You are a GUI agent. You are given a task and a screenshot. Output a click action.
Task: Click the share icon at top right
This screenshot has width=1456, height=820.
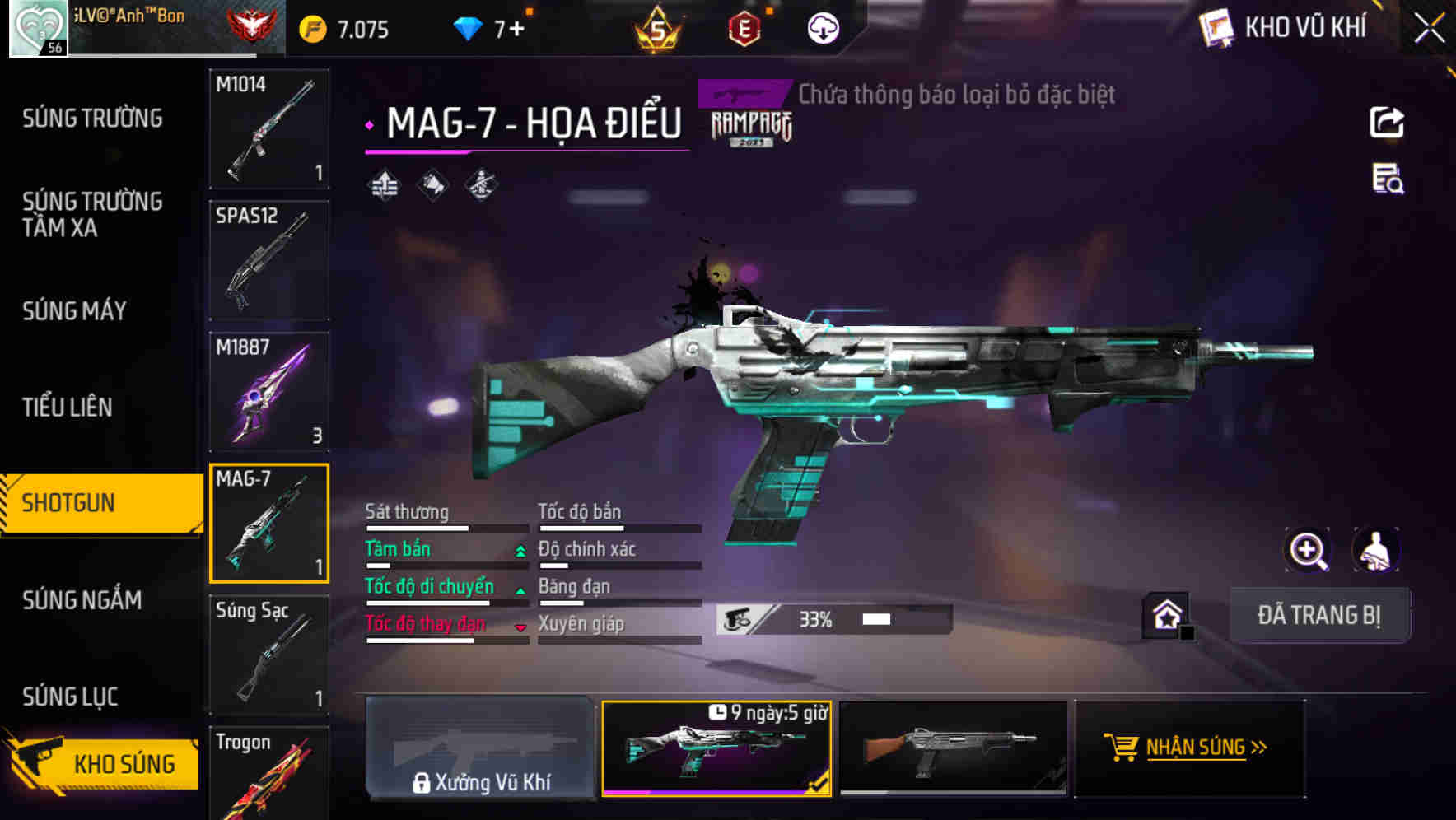point(1387,122)
